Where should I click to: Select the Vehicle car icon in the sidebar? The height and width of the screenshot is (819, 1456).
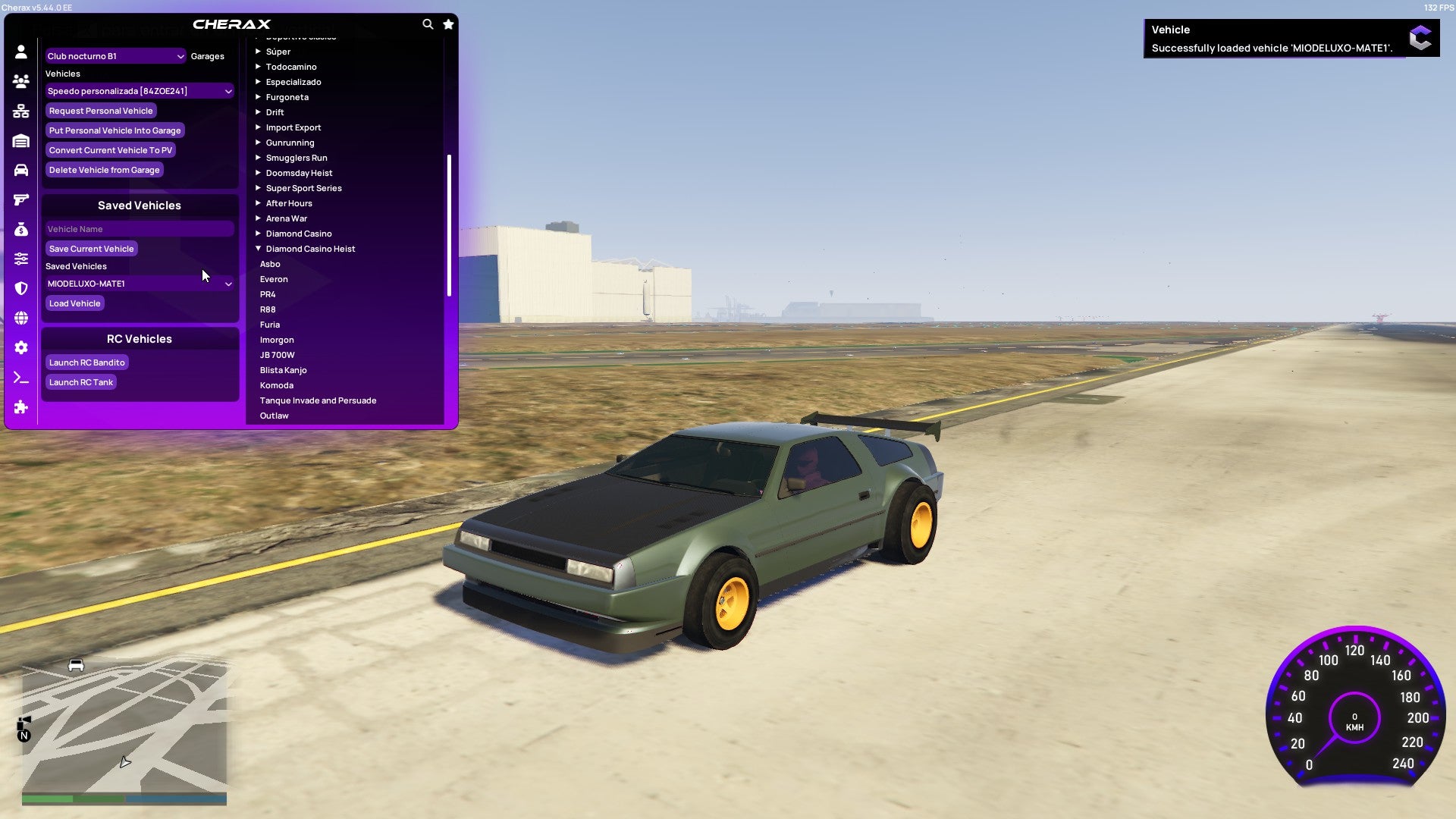pos(21,169)
